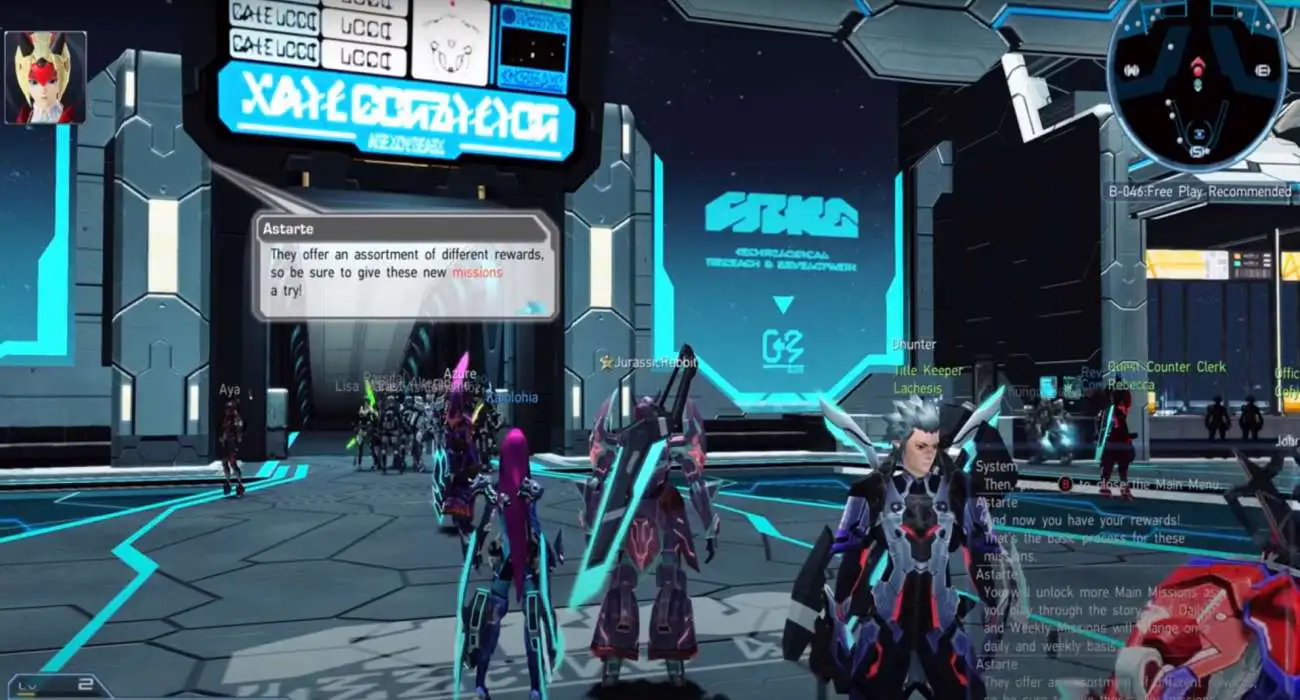Click the dialogue advance arrow in Astarte's bubble
The width and height of the screenshot is (1300, 700).
(x=534, y=308)
